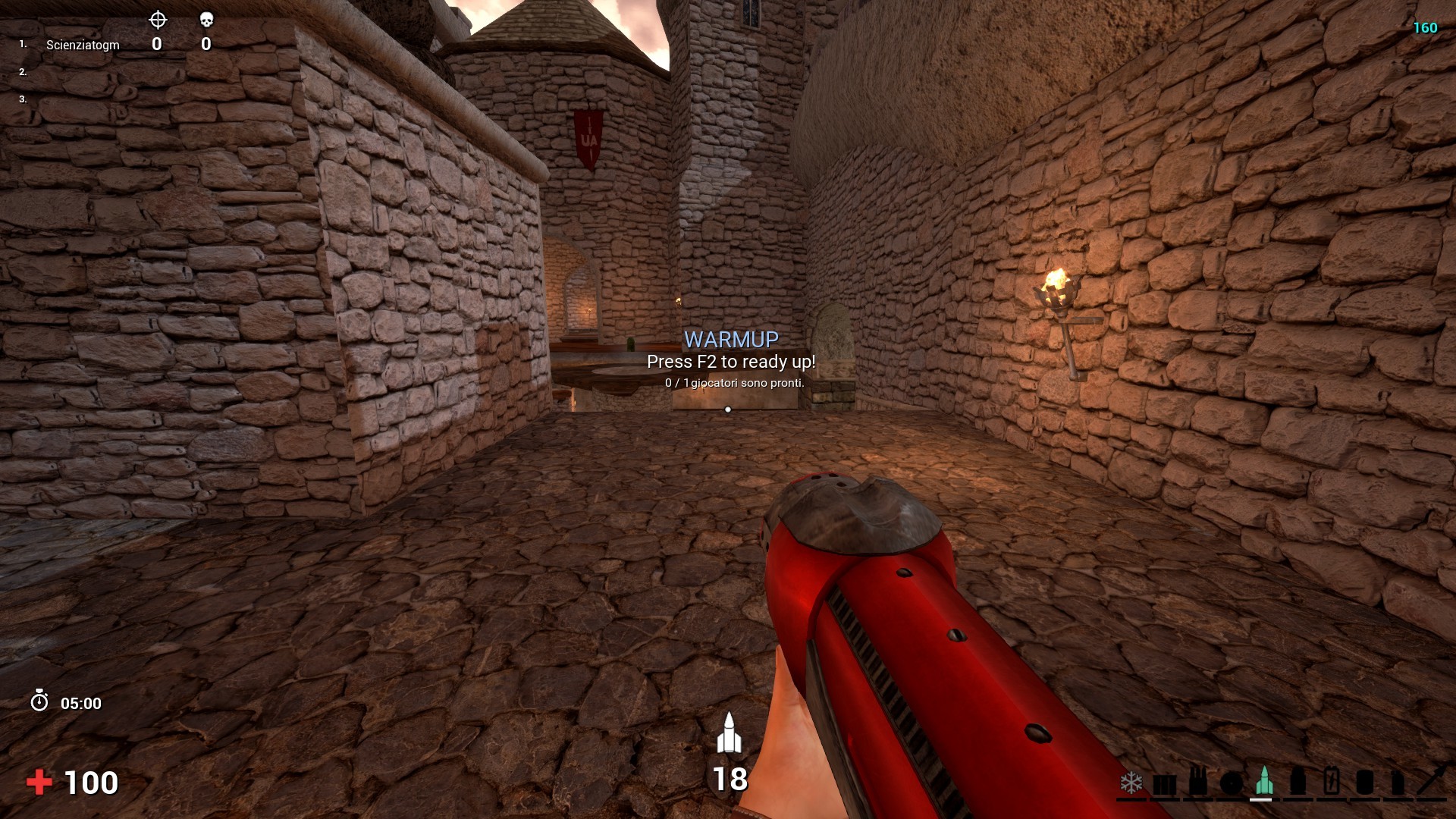Select the shotgun shells weapon icon
The height and width of the screenshot is (819, 1456).
pyautogui.click(x=1197, y=781)
